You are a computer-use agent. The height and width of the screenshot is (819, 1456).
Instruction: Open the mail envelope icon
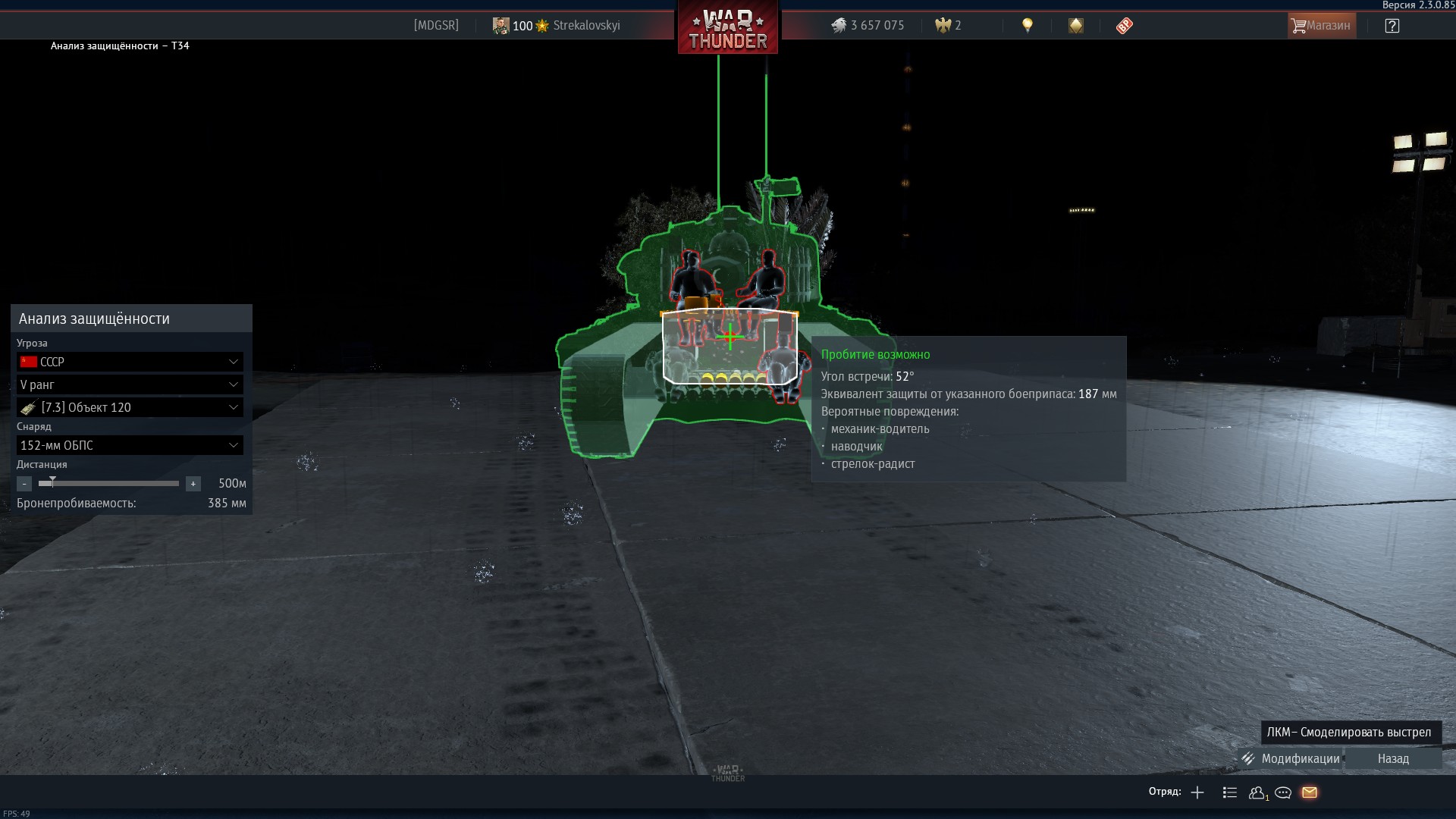coord(1310,792)
